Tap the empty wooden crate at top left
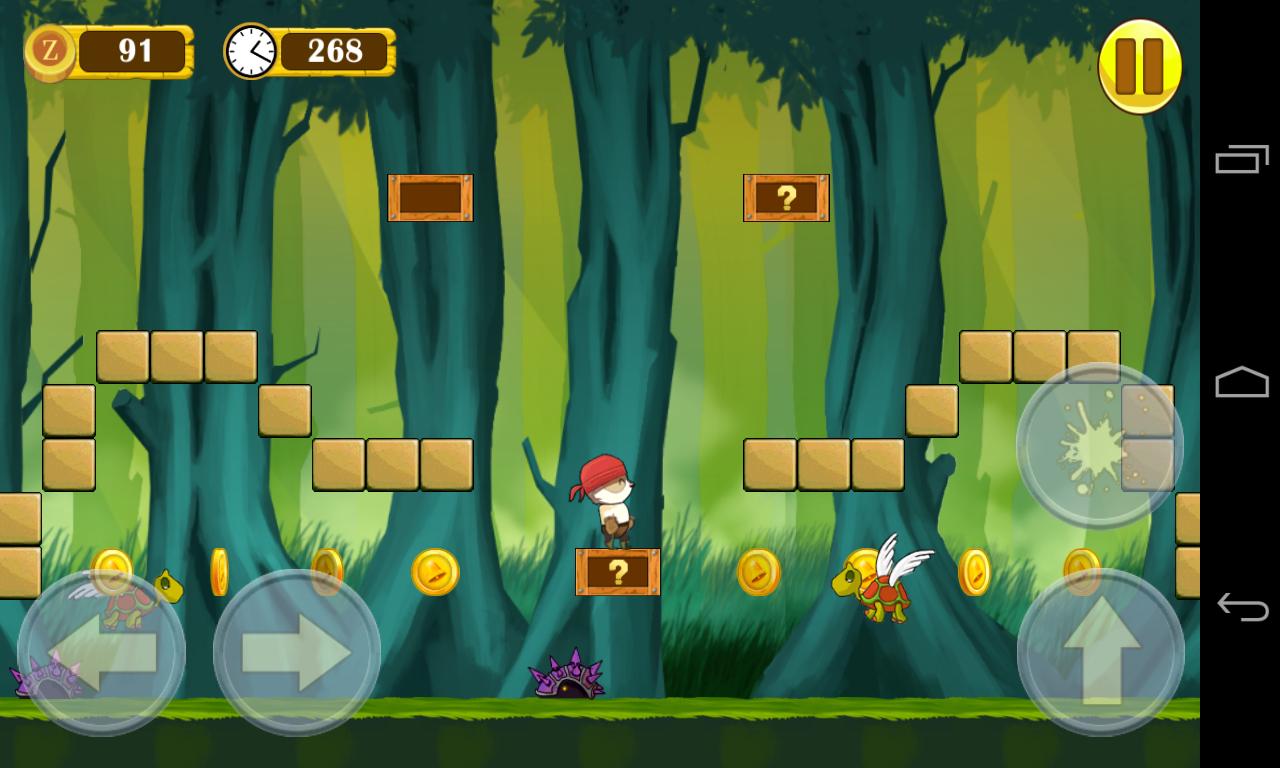1280x768 pixels. coord(430,199)
